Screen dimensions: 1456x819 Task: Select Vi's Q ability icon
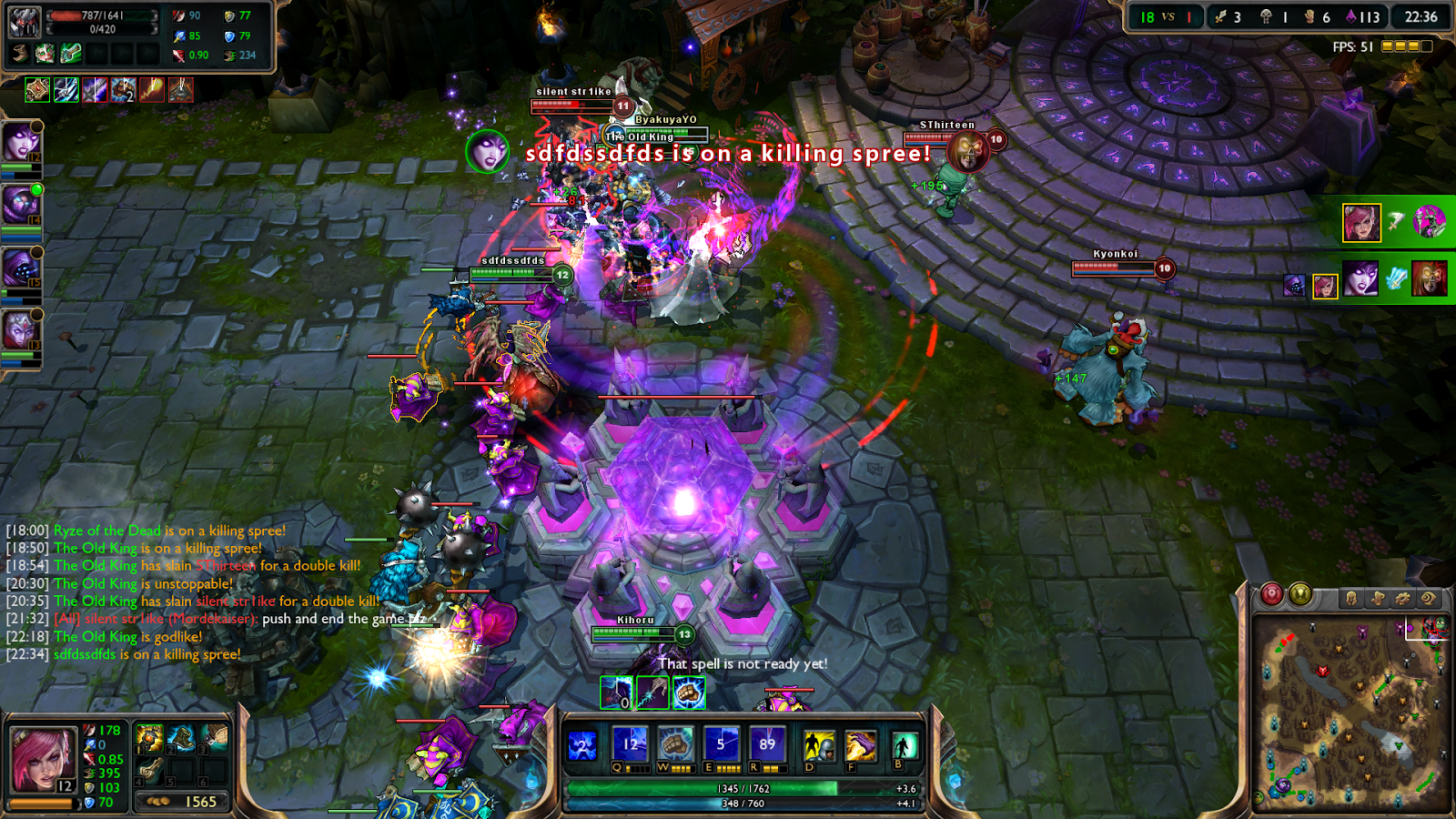pyautogui.click(x=629, y=742)
